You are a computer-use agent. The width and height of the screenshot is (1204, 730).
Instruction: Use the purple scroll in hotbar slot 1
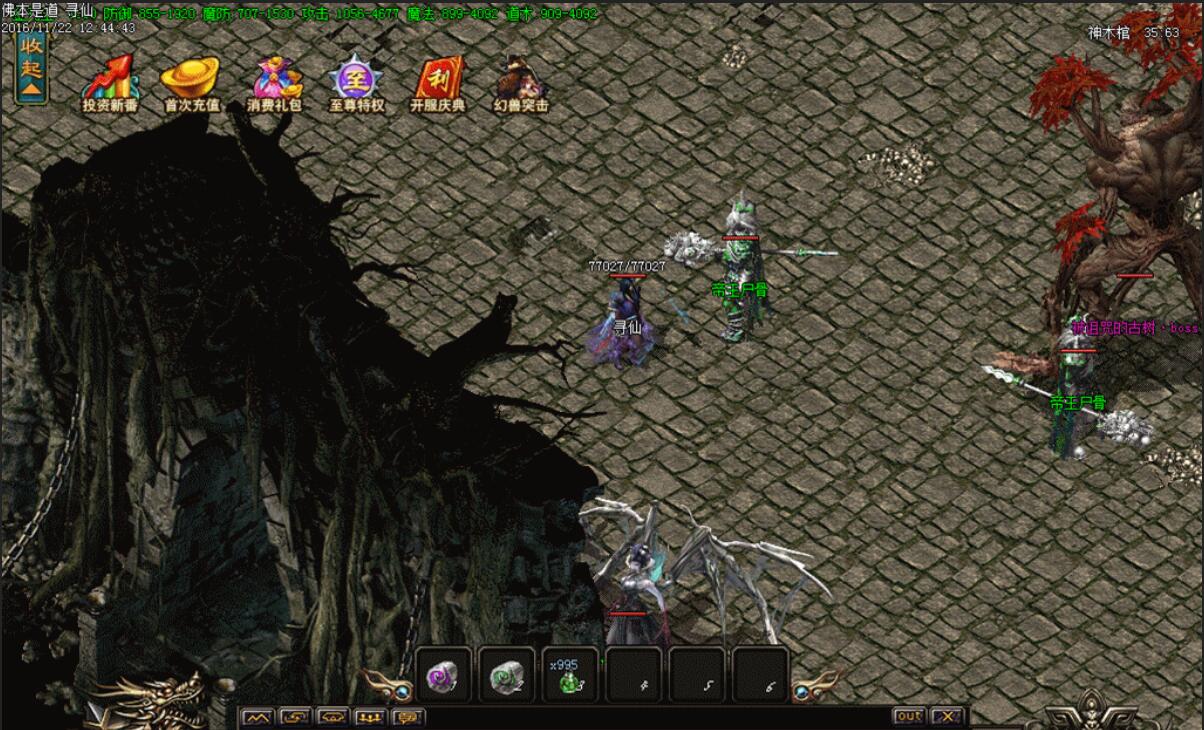(x=444, y=675)
